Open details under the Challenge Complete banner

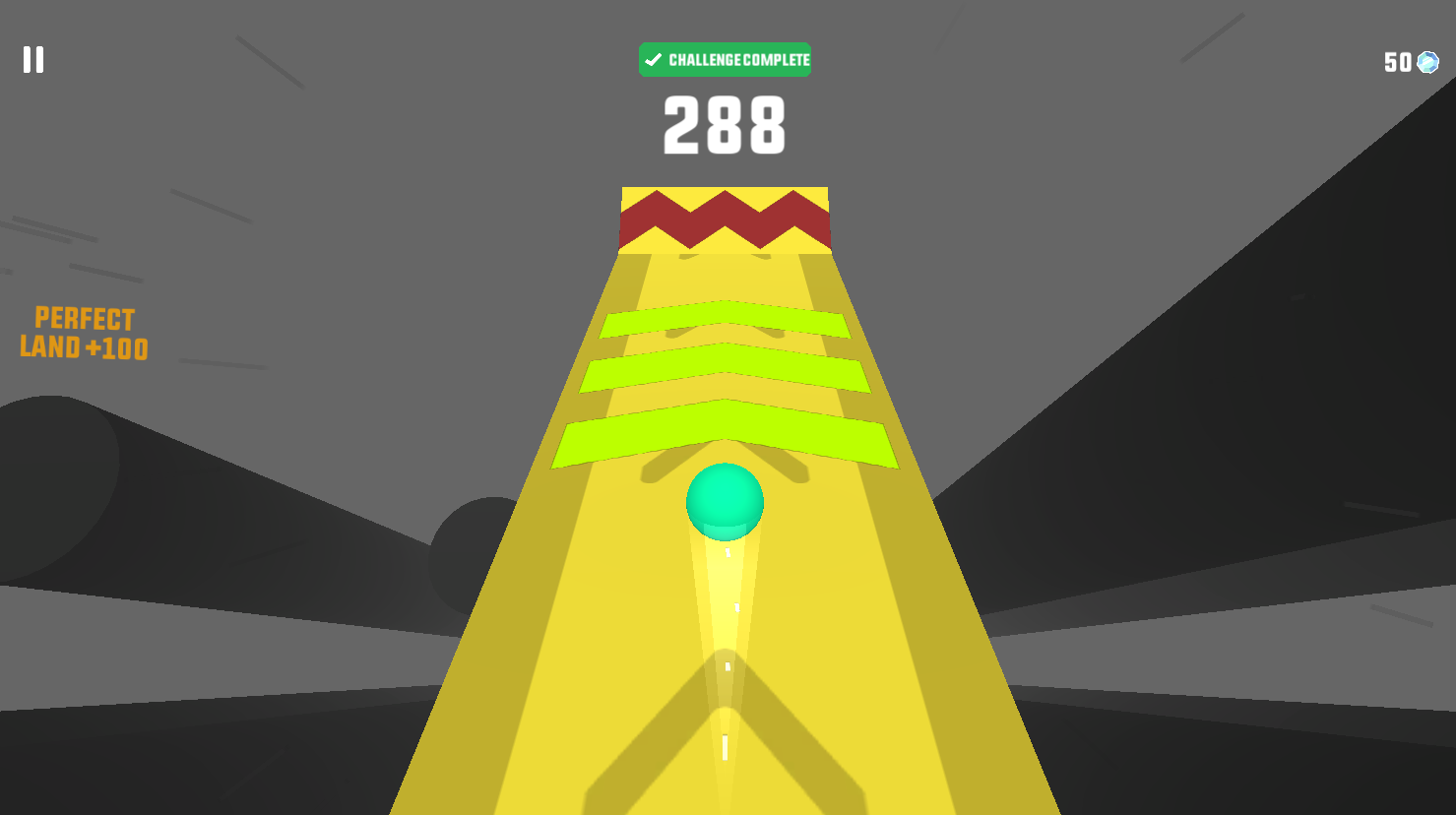tap(726, 59)
